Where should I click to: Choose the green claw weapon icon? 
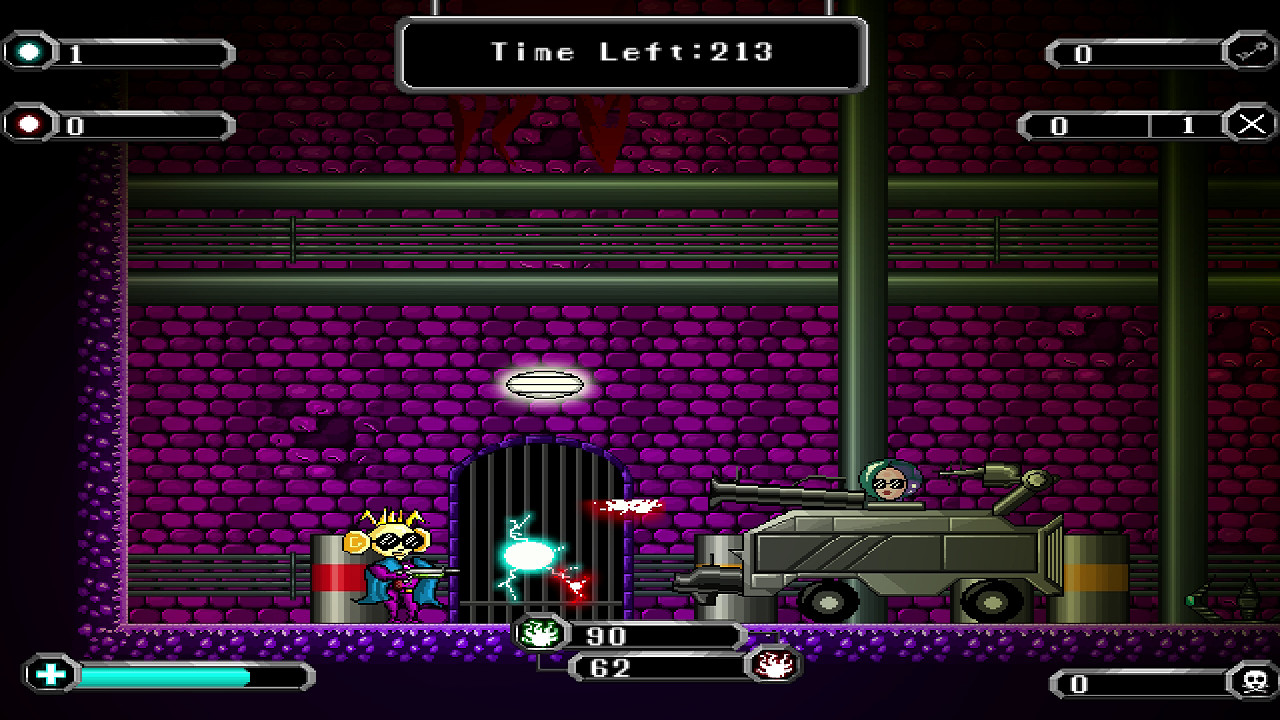[540, 634]
